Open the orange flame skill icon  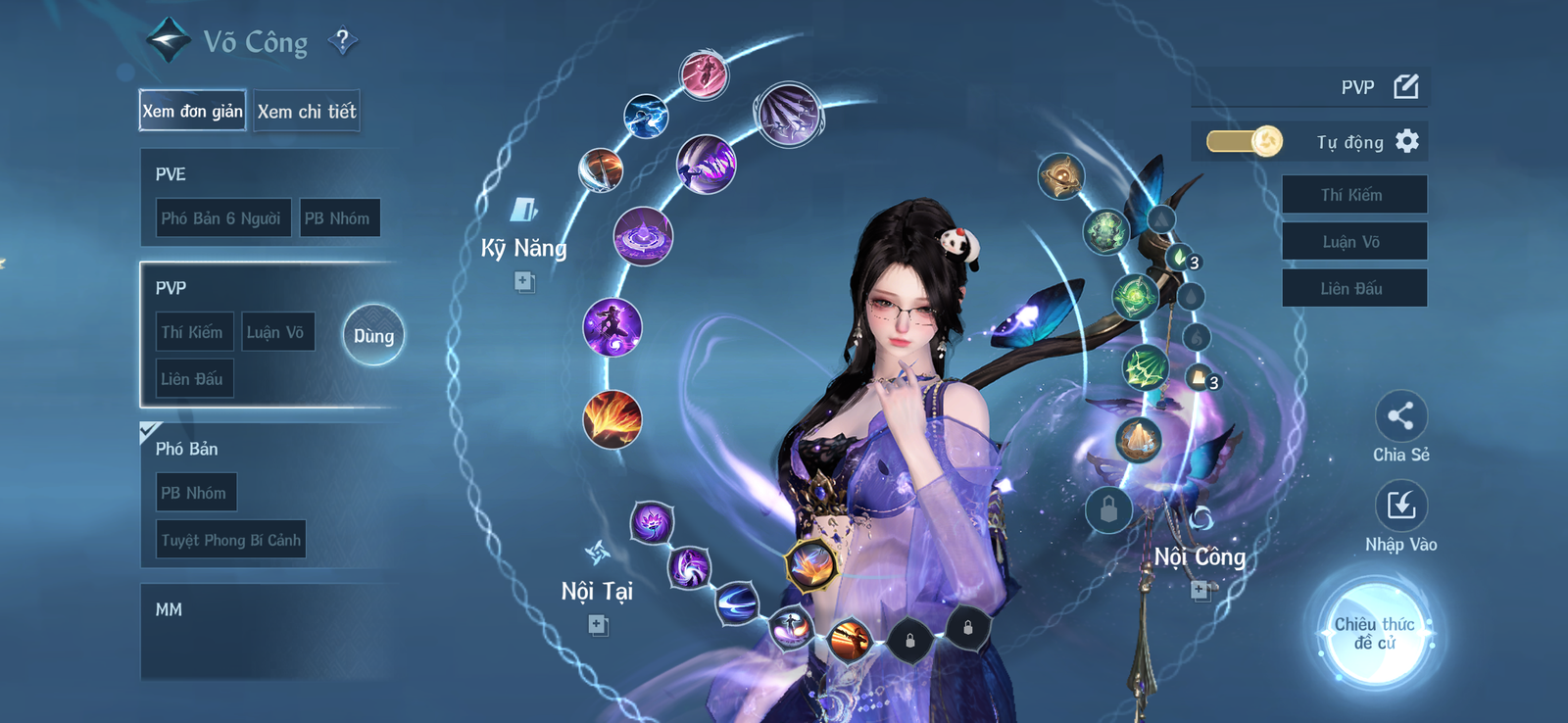coord(613,419)
